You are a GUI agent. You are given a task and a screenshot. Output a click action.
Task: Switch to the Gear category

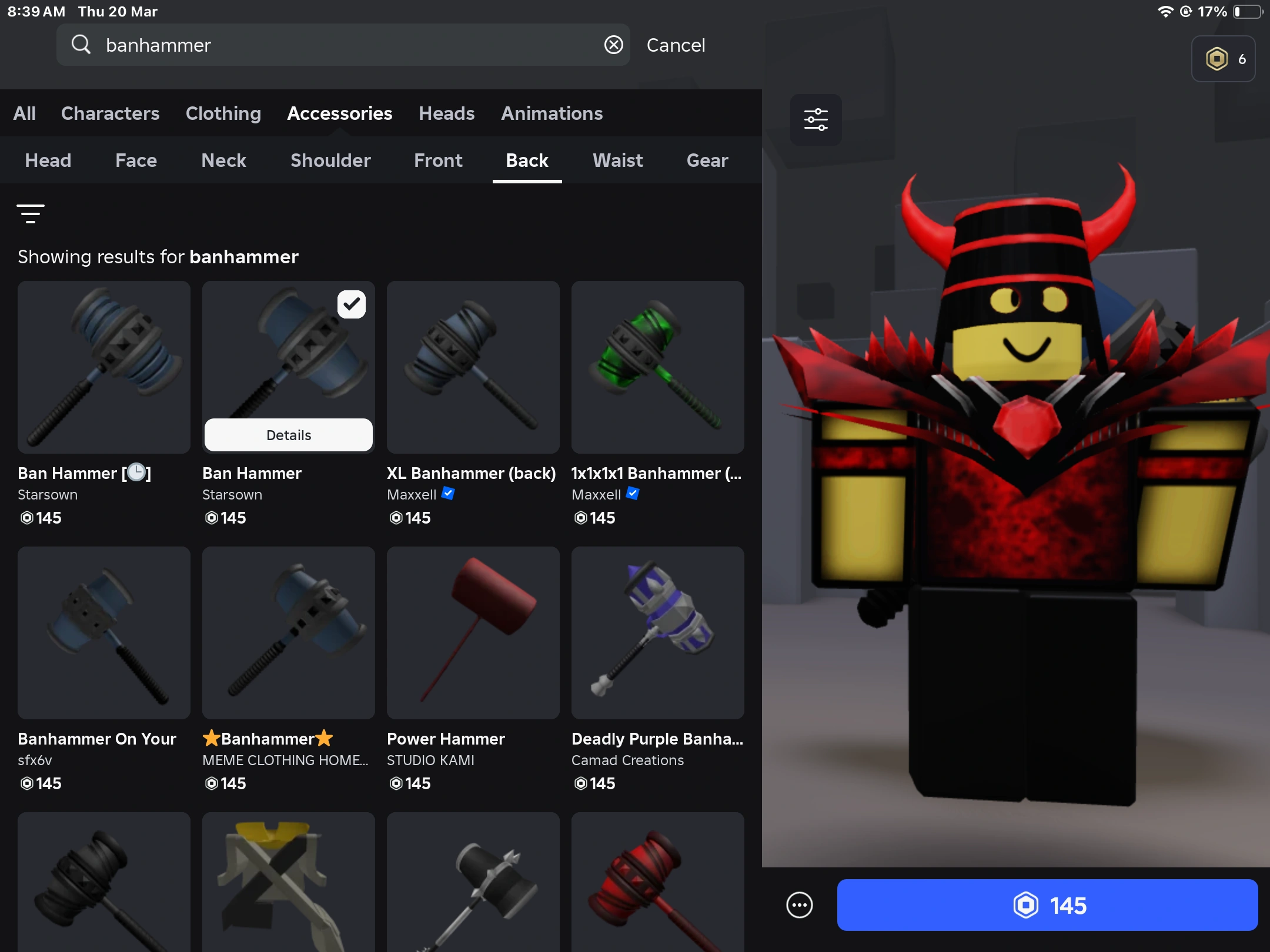(x=707, y=160)
